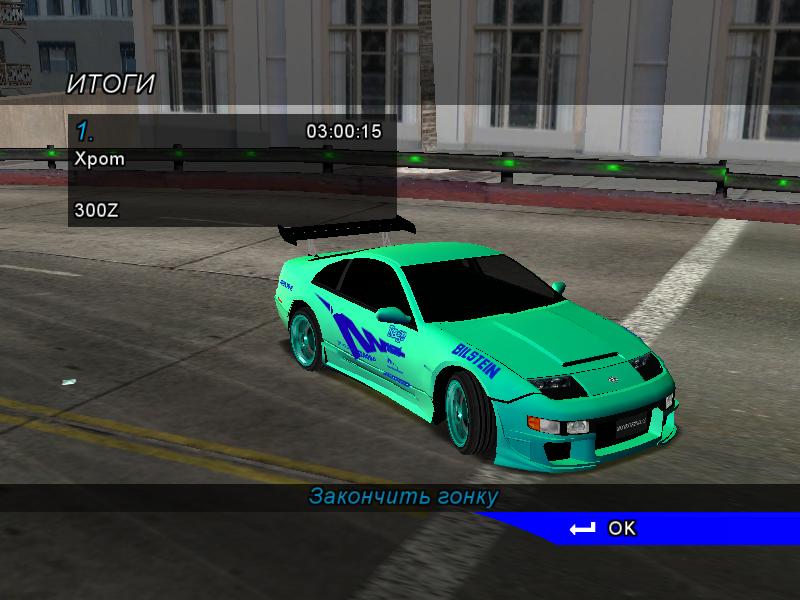The image size is (800, 600).
Task: Confirm with the blue OK button
Action: 604,528
